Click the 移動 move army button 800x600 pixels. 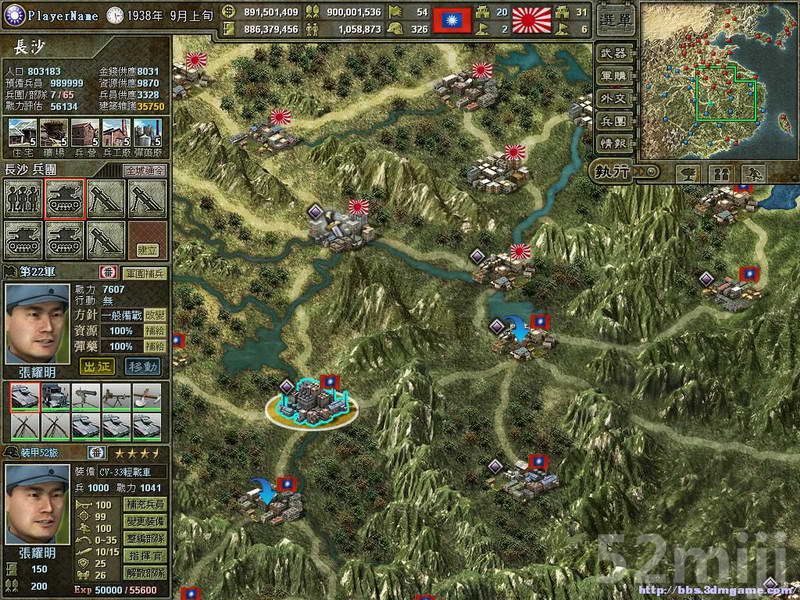(143, 366)
